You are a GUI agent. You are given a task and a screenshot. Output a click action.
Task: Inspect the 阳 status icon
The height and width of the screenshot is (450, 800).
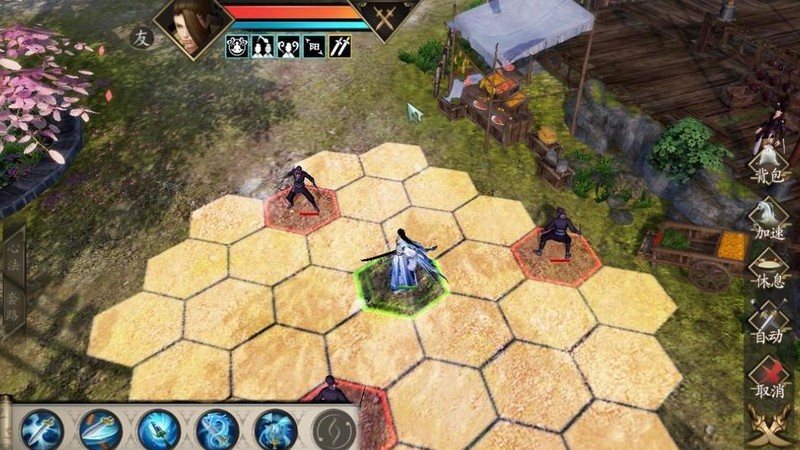314,47
